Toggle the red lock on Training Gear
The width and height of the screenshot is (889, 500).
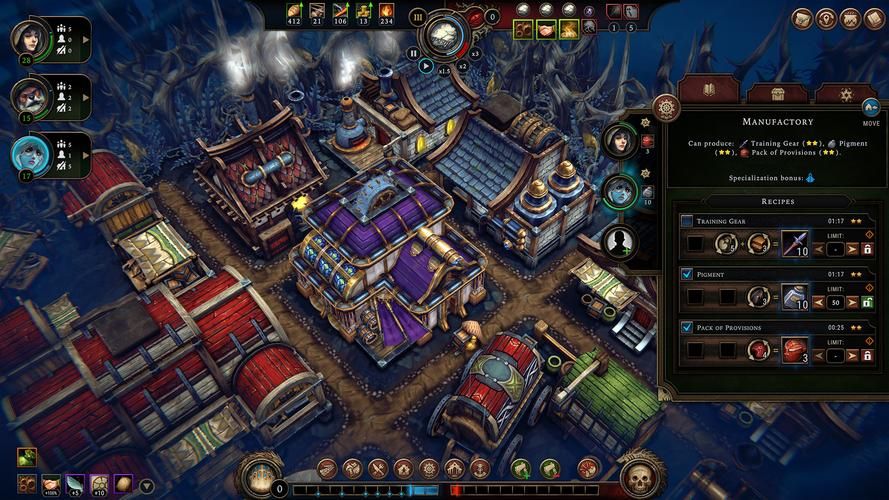(x=867, y=248)
